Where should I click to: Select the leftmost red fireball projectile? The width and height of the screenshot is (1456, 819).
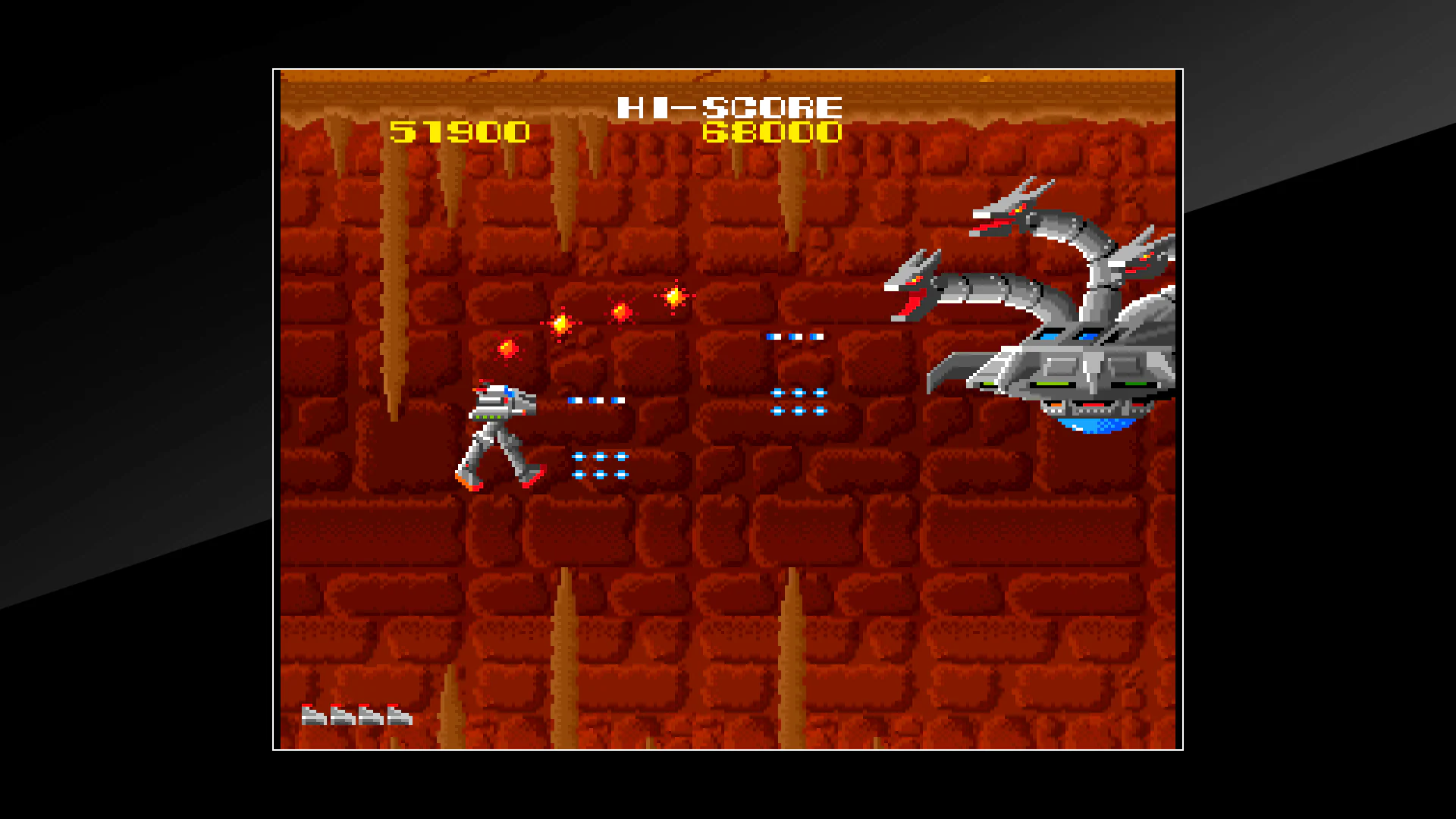tap(507, 349)
